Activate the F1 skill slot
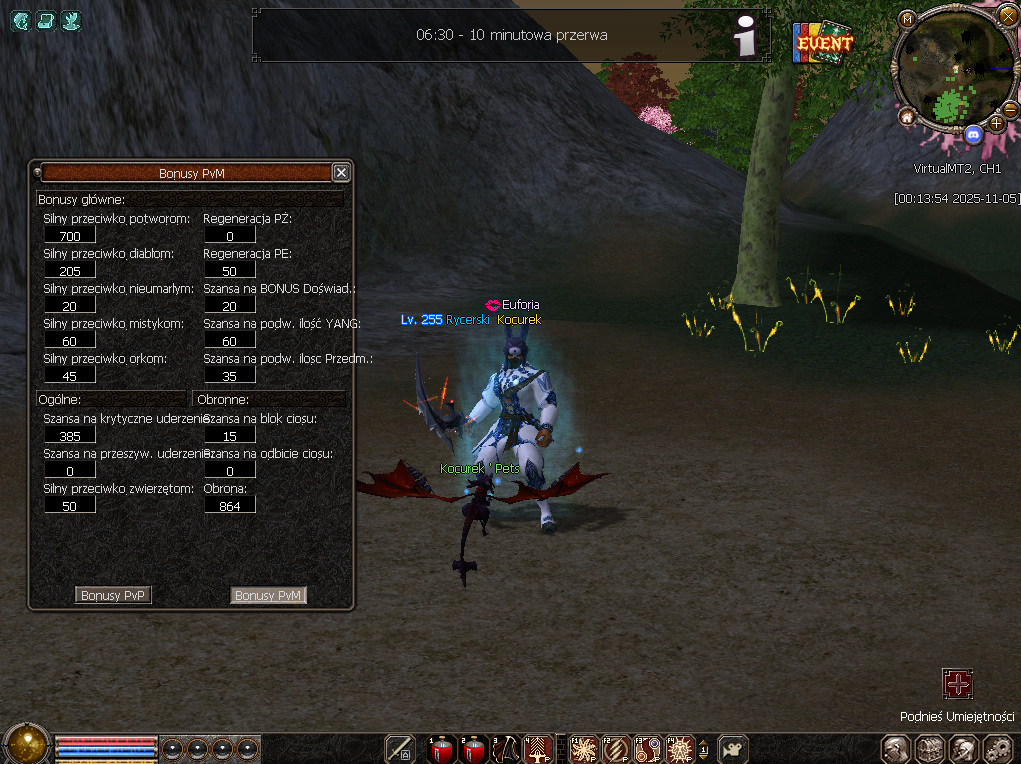 tap(583, 749)
